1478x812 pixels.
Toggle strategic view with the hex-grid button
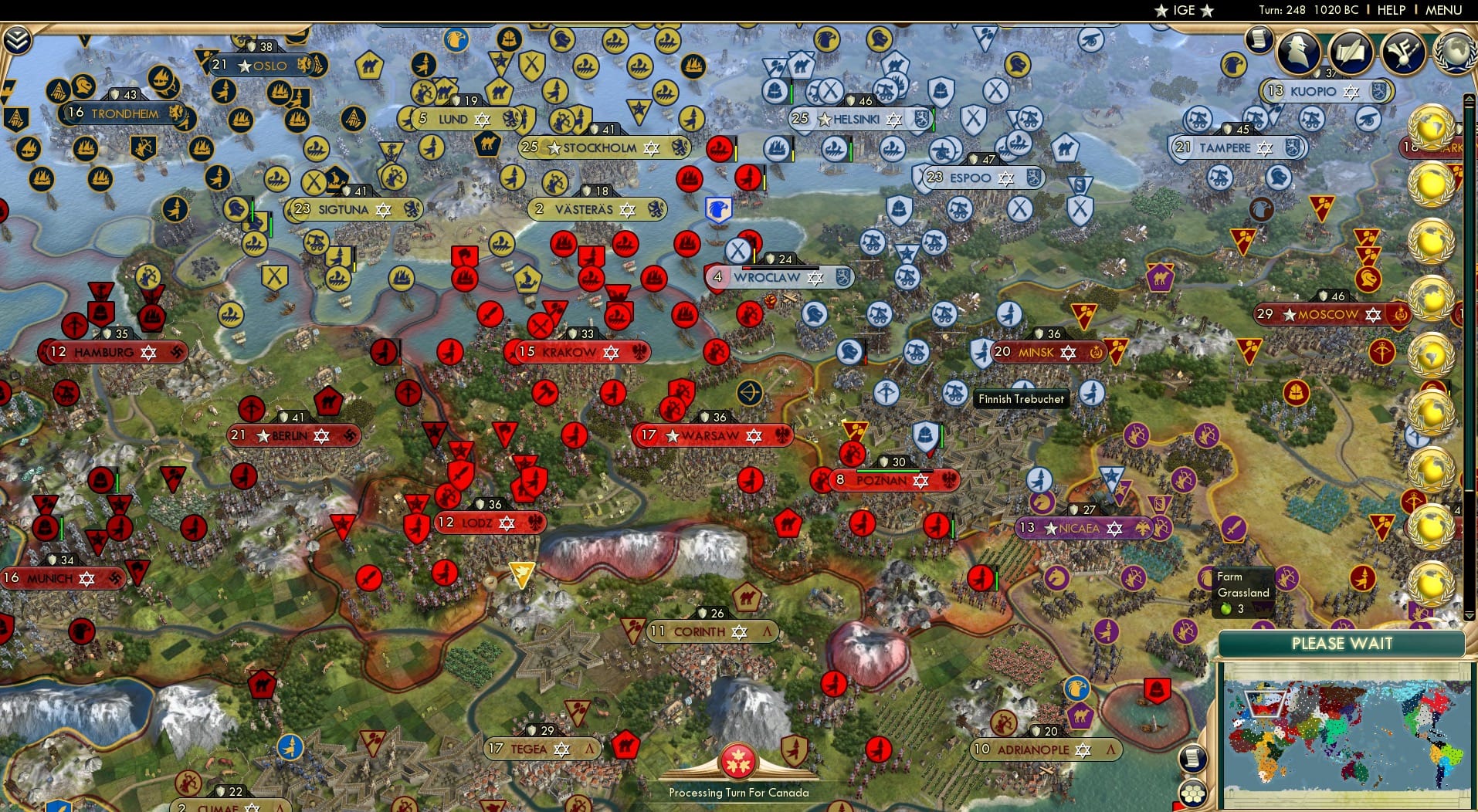(1194, 793)
